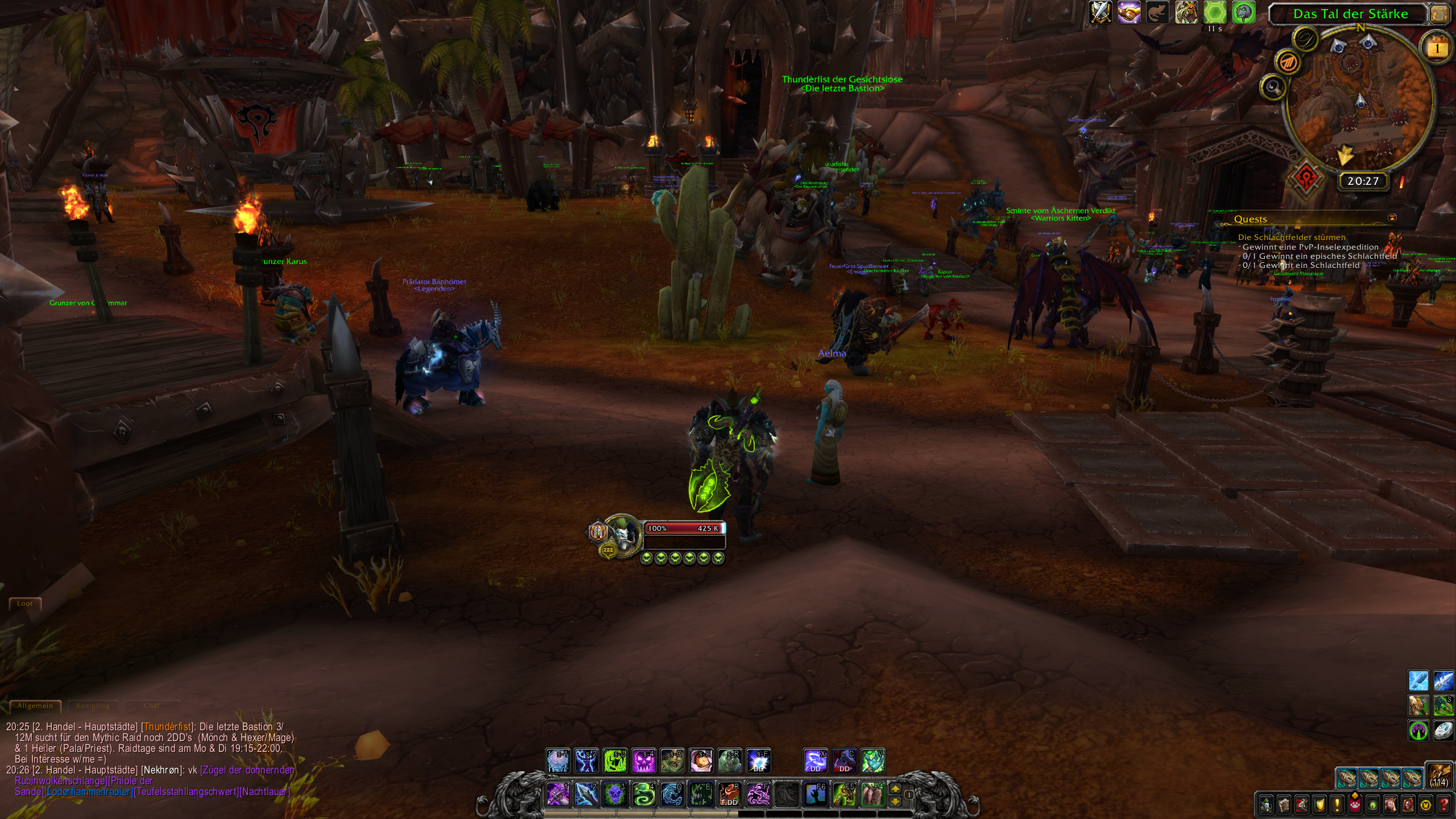Open the achievements shield icon in the micro menu

pyautogui.click(x=1319, y=804)
